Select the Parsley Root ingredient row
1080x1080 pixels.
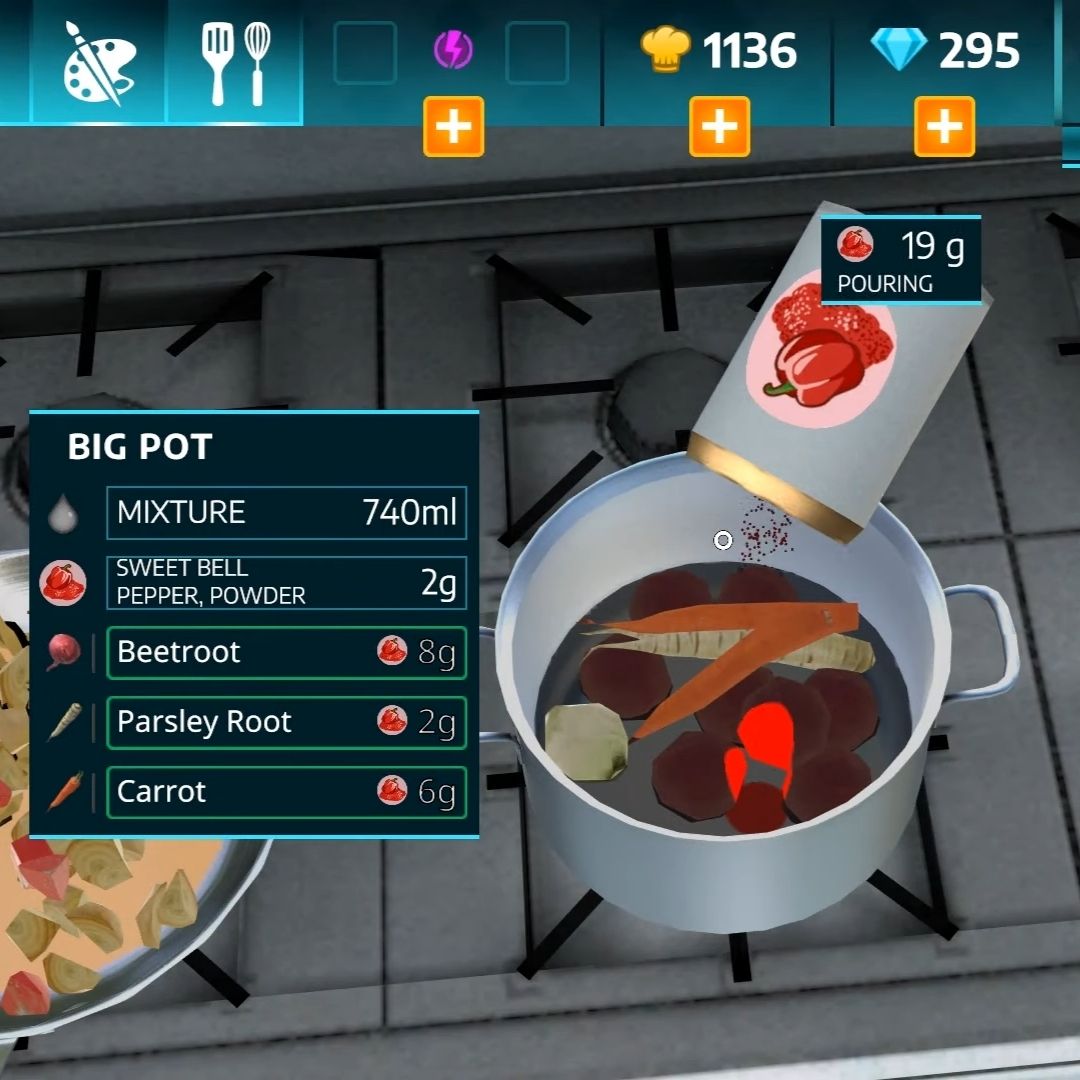pos(286,722)
